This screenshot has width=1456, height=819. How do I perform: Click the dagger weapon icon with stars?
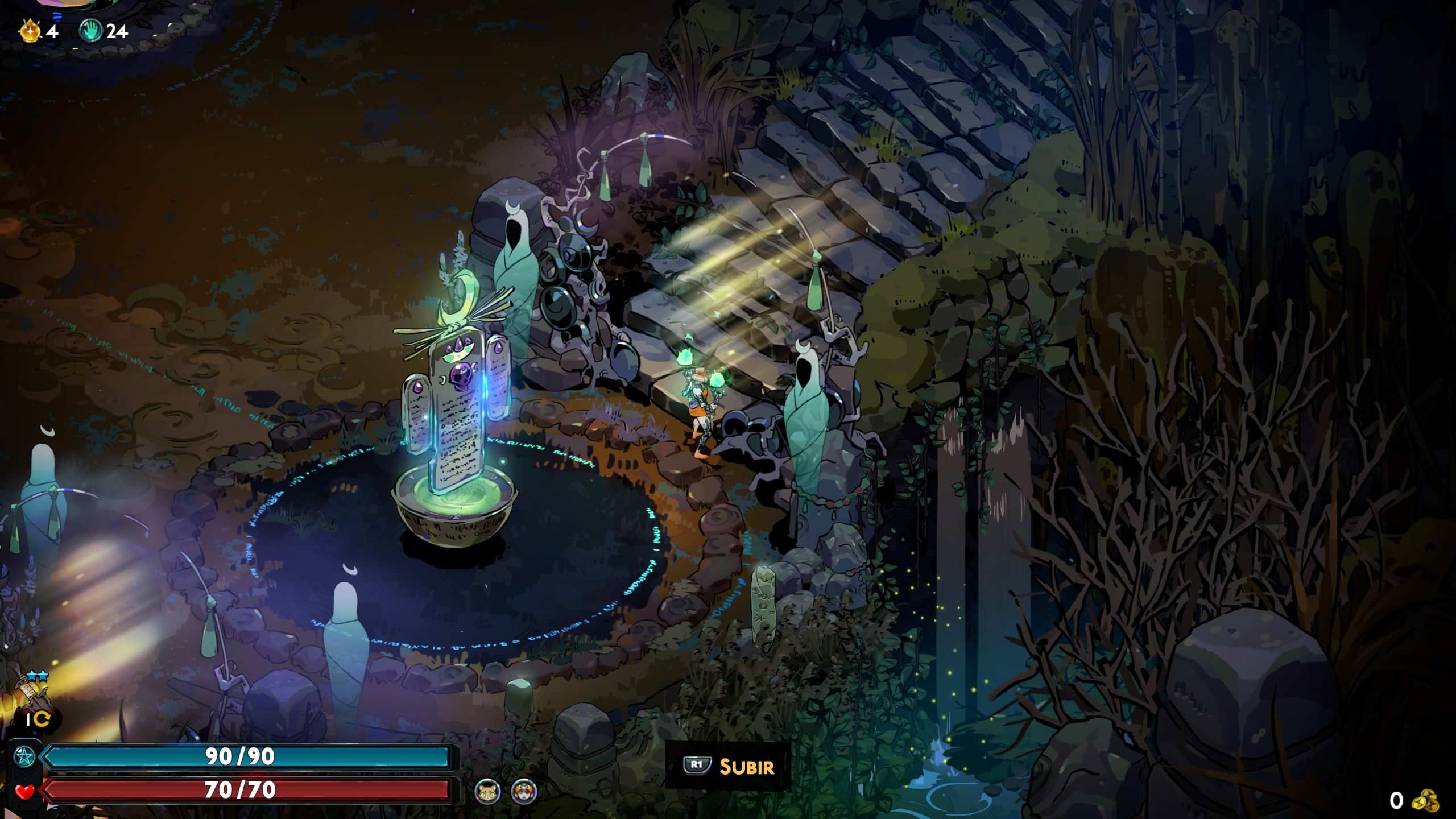coord(34,695)
